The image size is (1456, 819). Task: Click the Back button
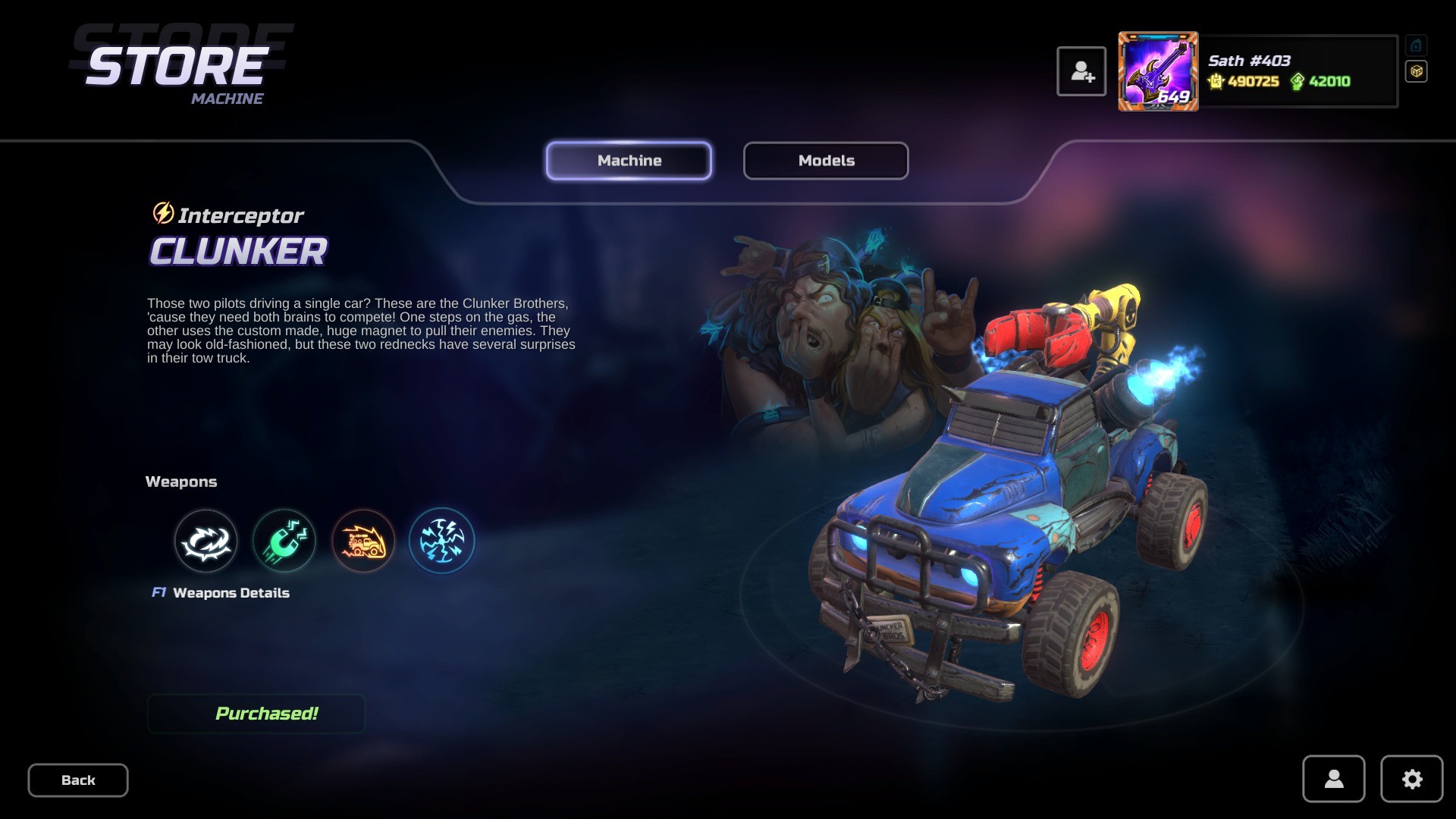77,780
